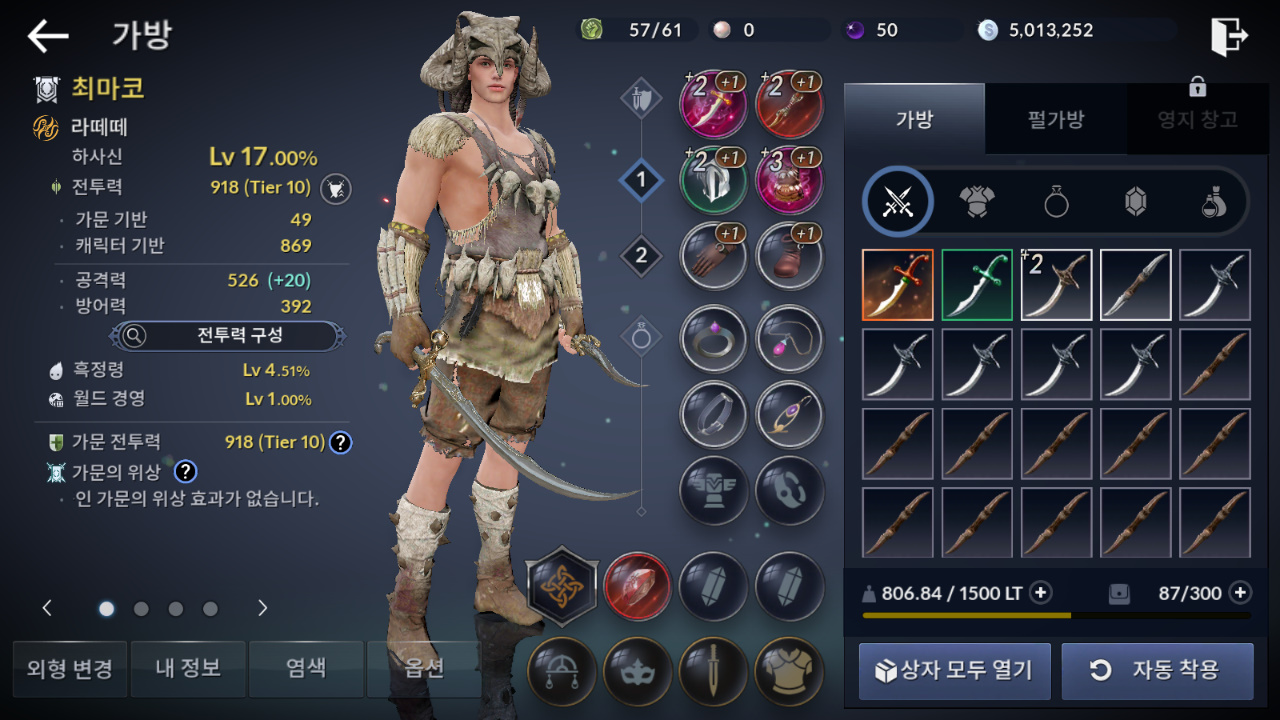
Task: Expand bag weight limit with plus
Action: point(1041,593)
